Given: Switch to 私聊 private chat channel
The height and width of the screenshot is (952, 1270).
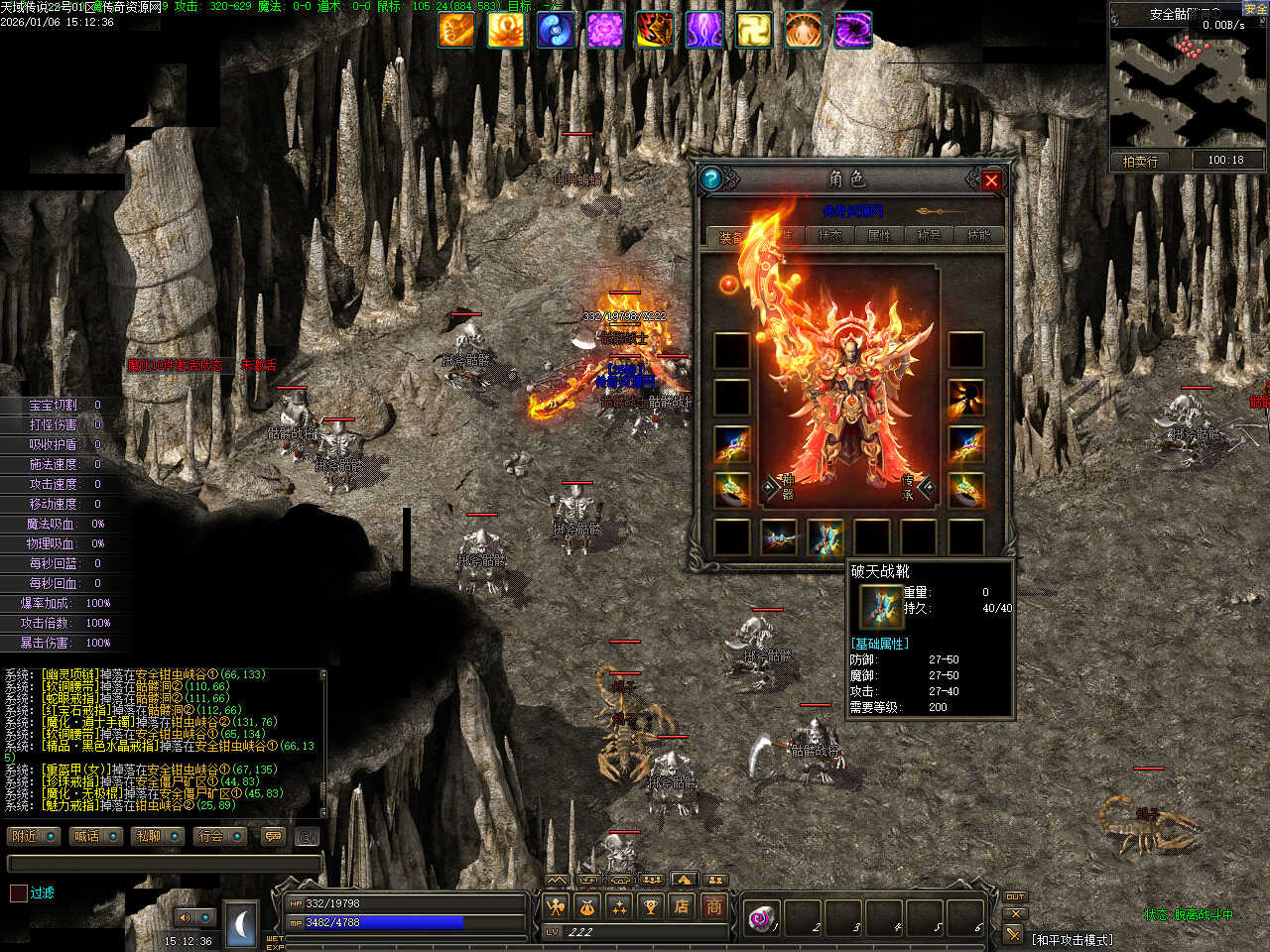Looking at the screenshot, I should (157, 836).
